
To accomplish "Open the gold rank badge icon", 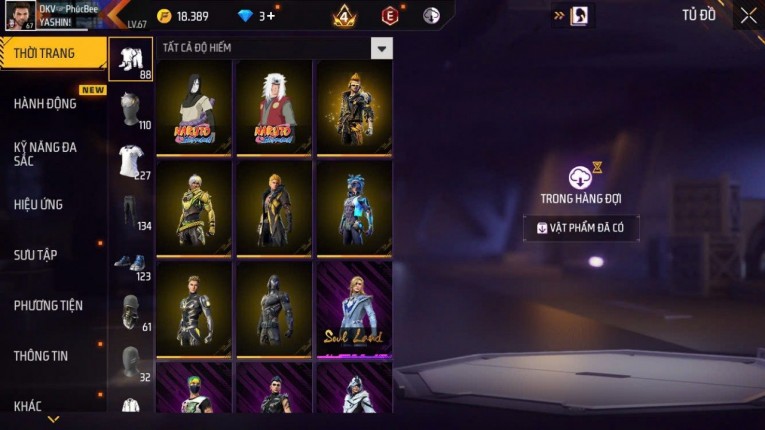I will tap(345, 15).
